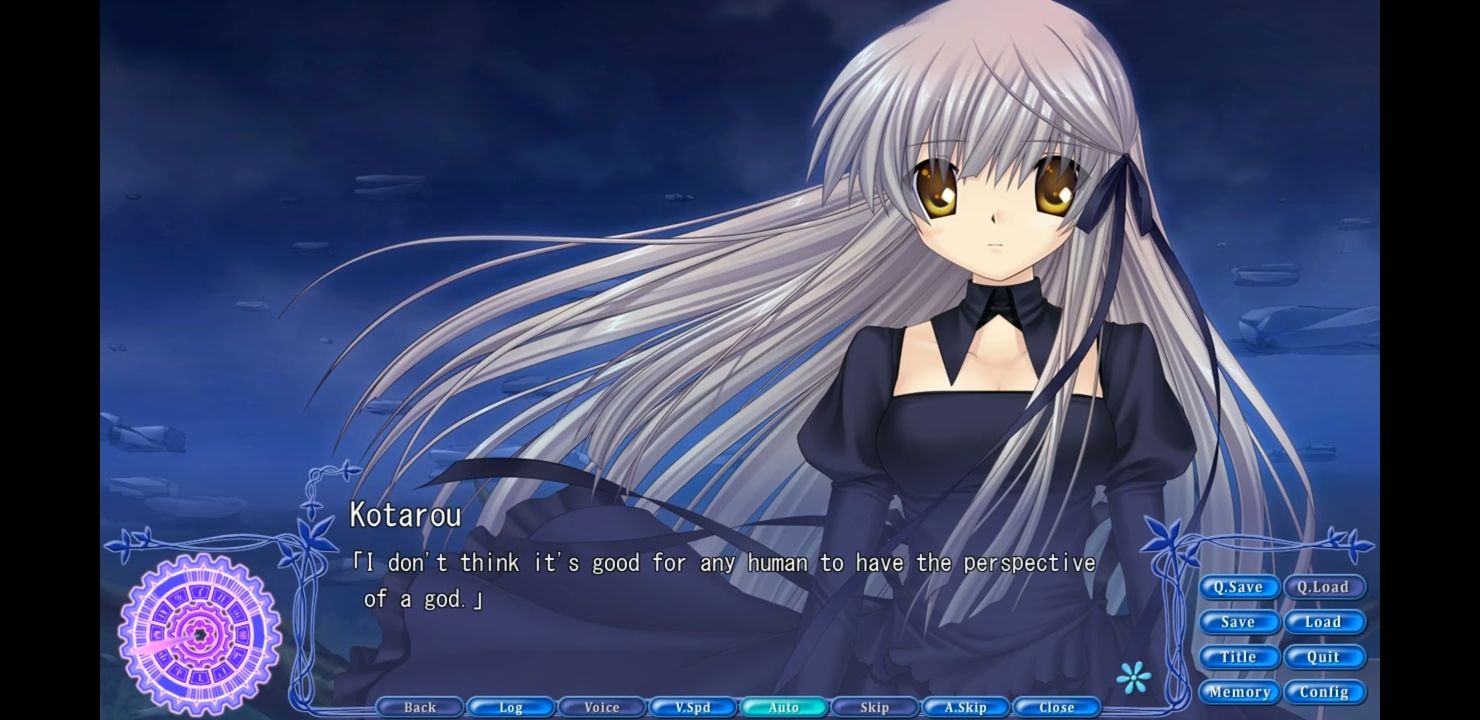Open the Log to review past dialogue
This screenshot has height=720, width=1480.
(510, 707)
